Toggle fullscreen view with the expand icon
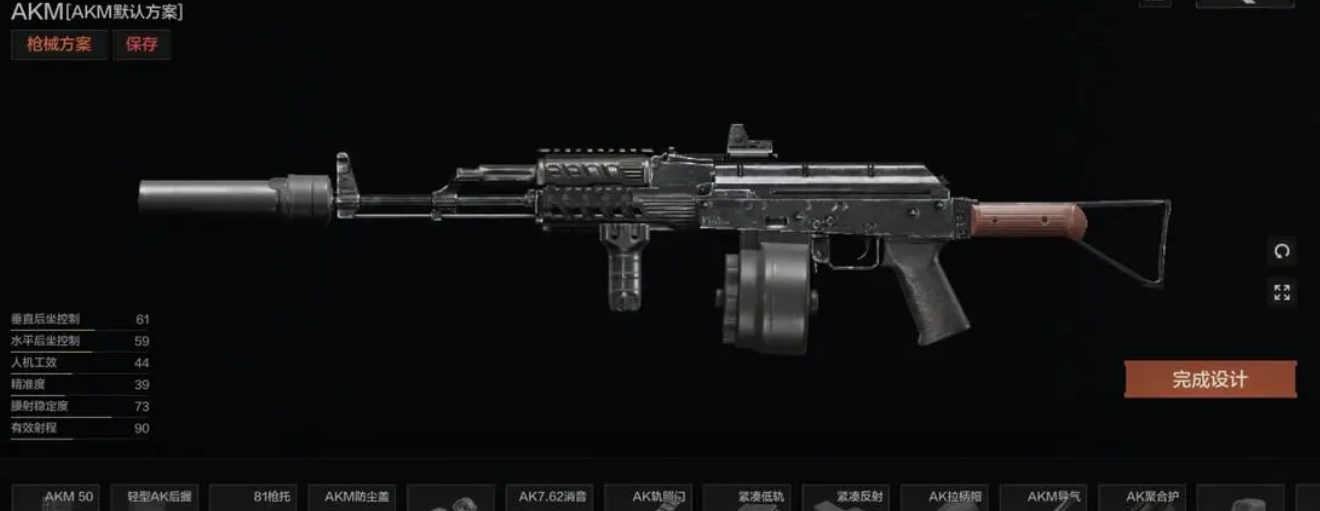Image resolution: width=1320 pixels, height=511 pixels. coord(1282,292)
